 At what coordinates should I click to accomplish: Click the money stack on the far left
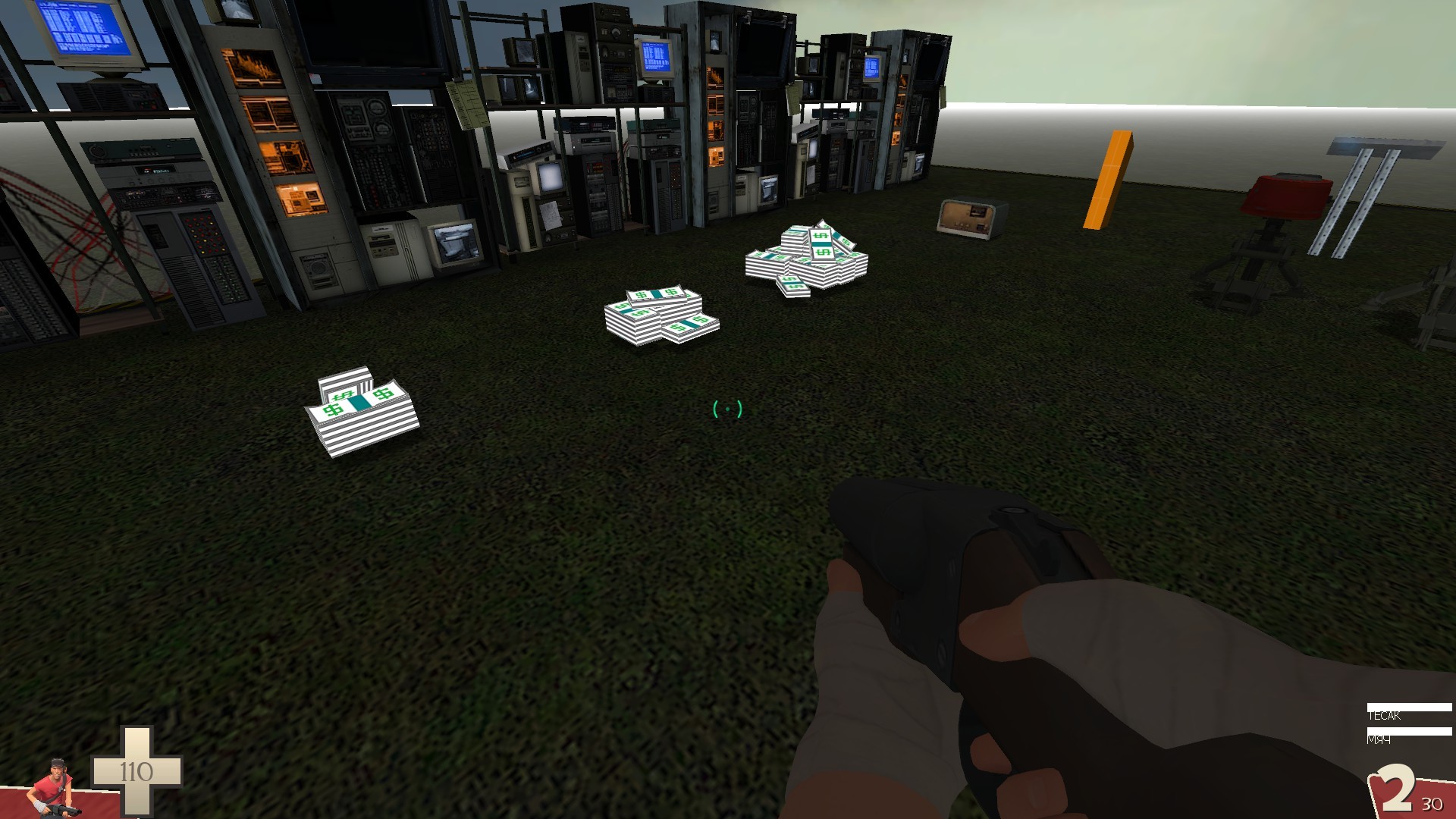tap(364, 413)
